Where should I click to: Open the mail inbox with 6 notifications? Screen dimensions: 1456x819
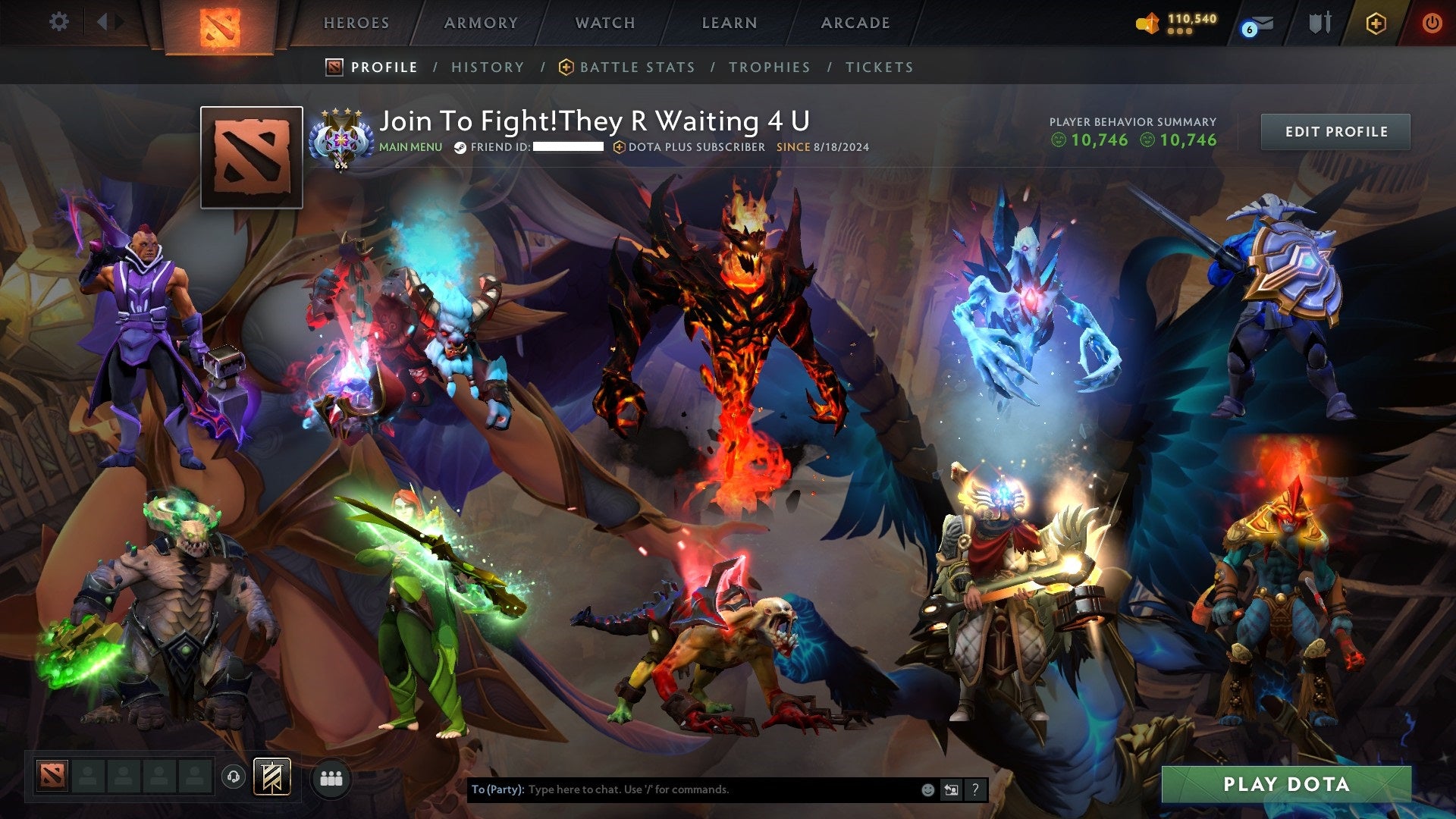1262,24
